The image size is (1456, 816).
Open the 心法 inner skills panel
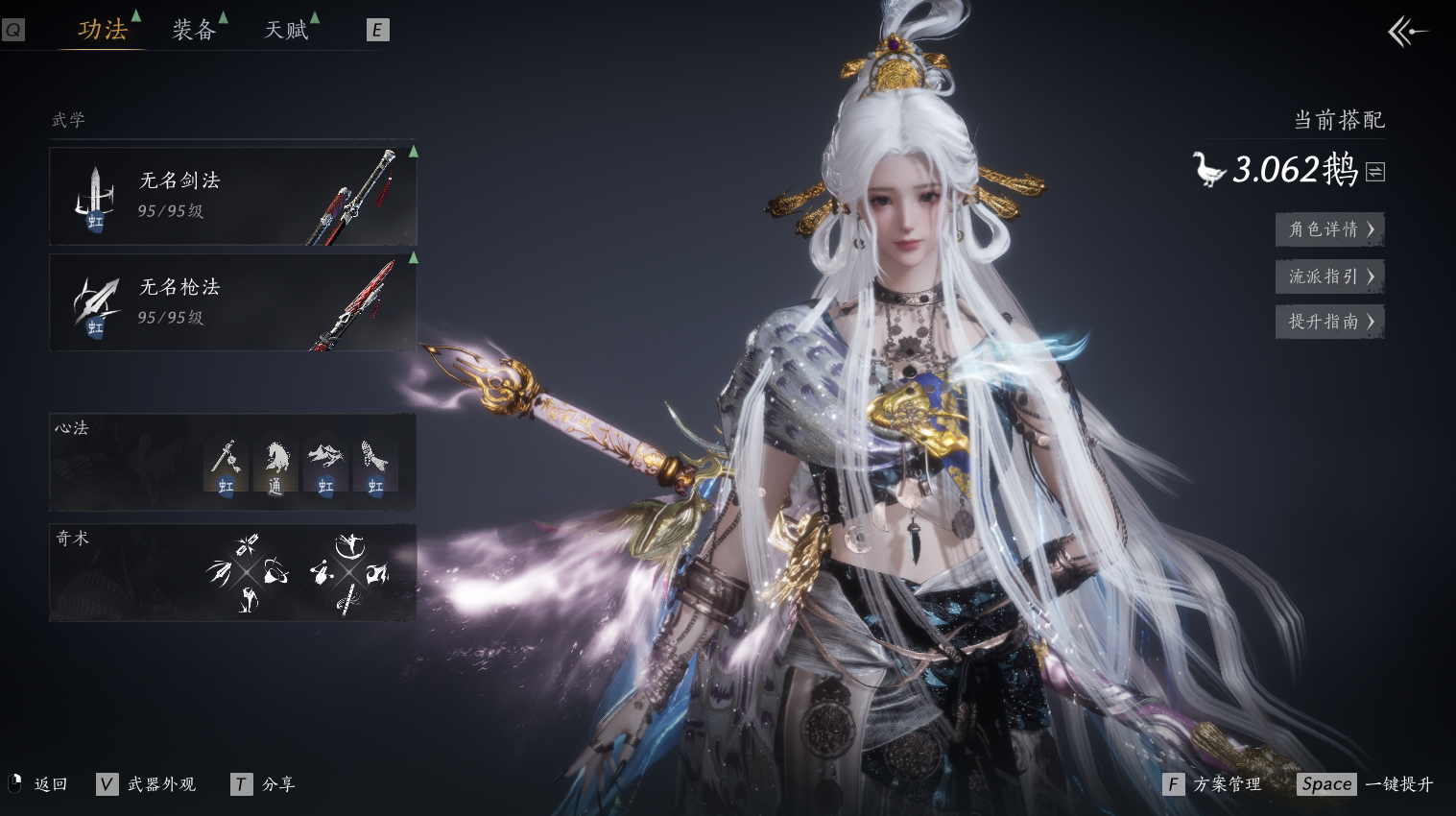point(232,463)
